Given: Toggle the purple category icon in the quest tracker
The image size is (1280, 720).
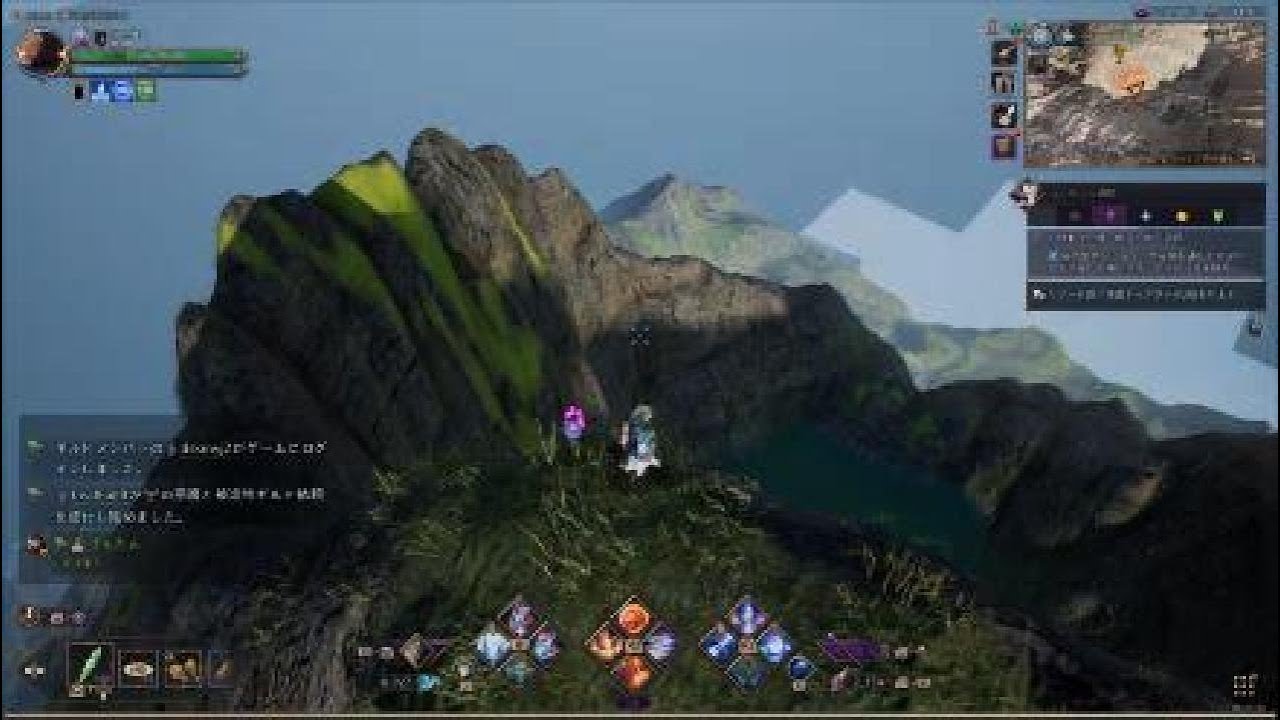Looking at the screenshot, I should tap(1105, 215).
